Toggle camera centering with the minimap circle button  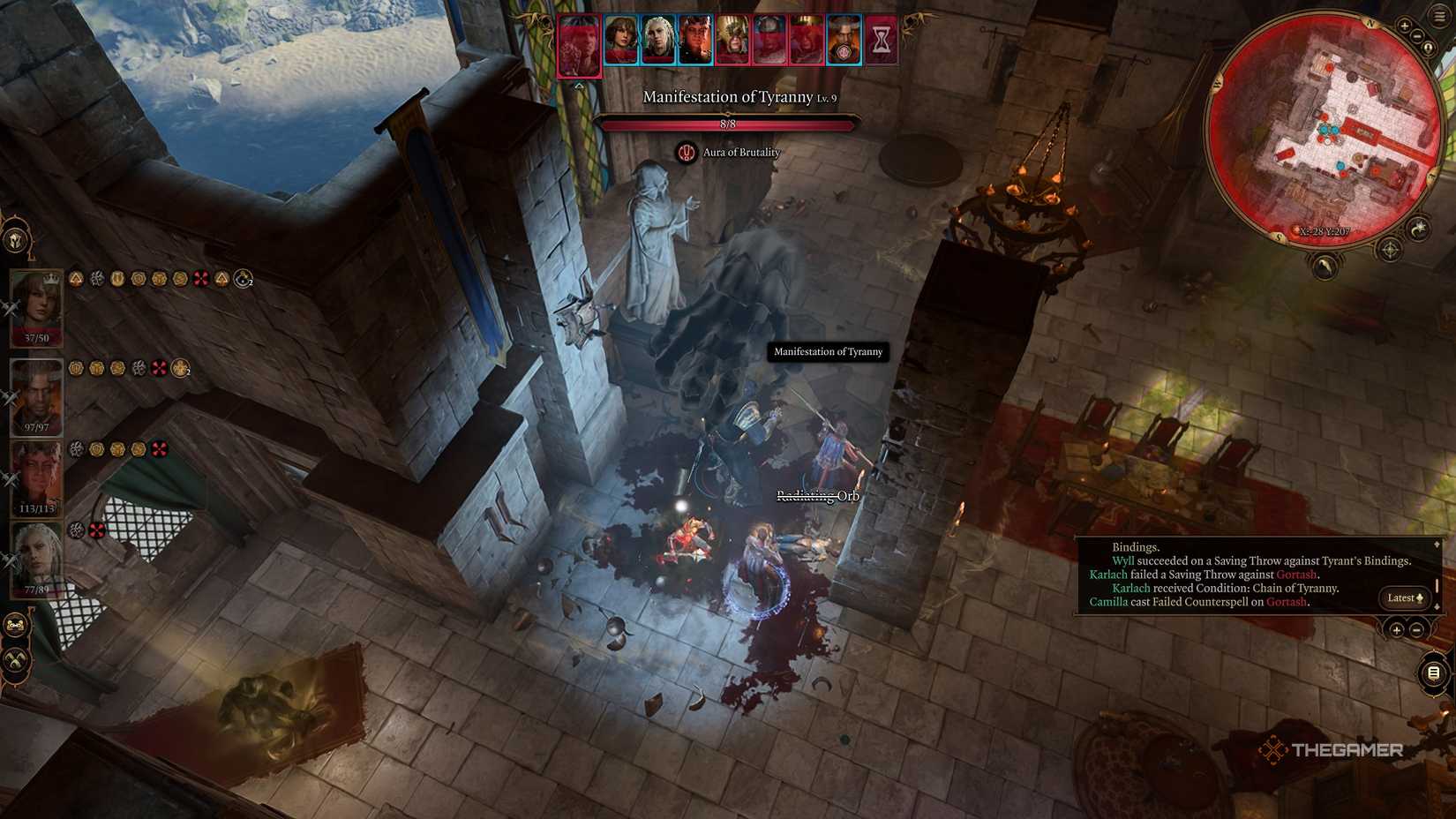pyautogui.click(x=1428, y=47)
